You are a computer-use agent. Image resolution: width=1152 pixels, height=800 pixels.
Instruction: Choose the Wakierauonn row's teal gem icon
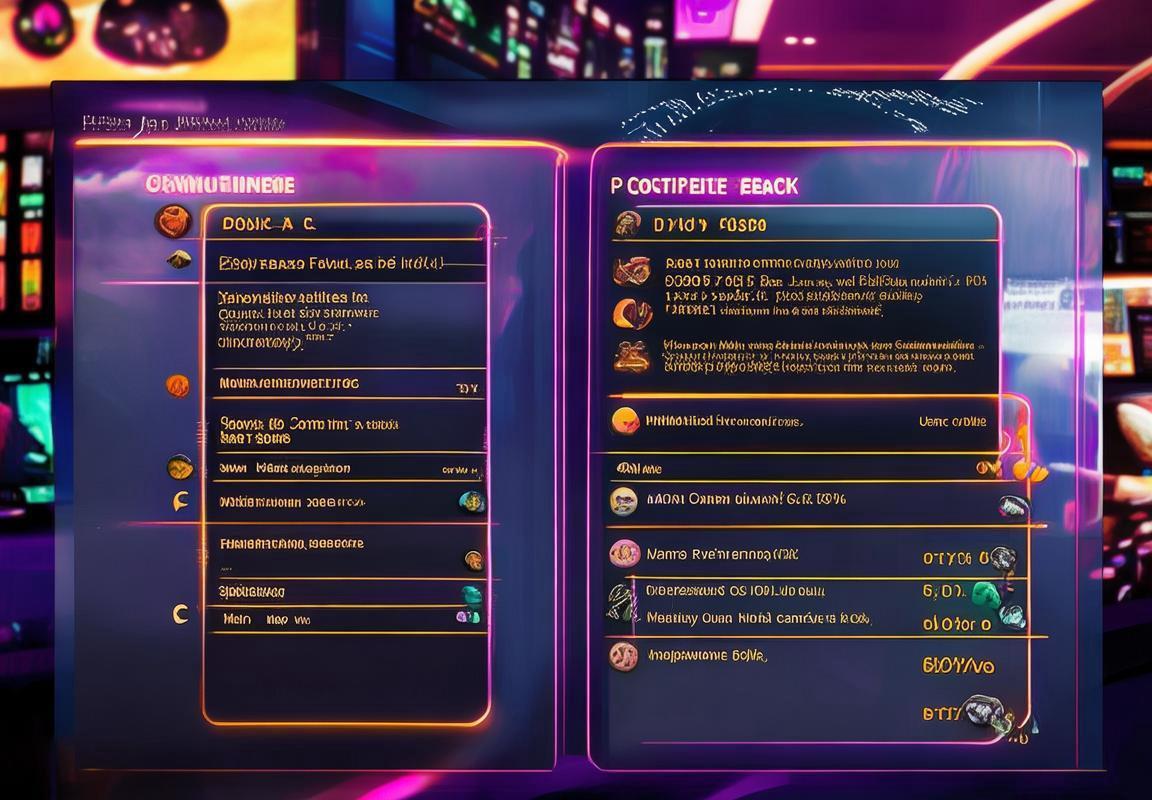(x=471, y=502)
